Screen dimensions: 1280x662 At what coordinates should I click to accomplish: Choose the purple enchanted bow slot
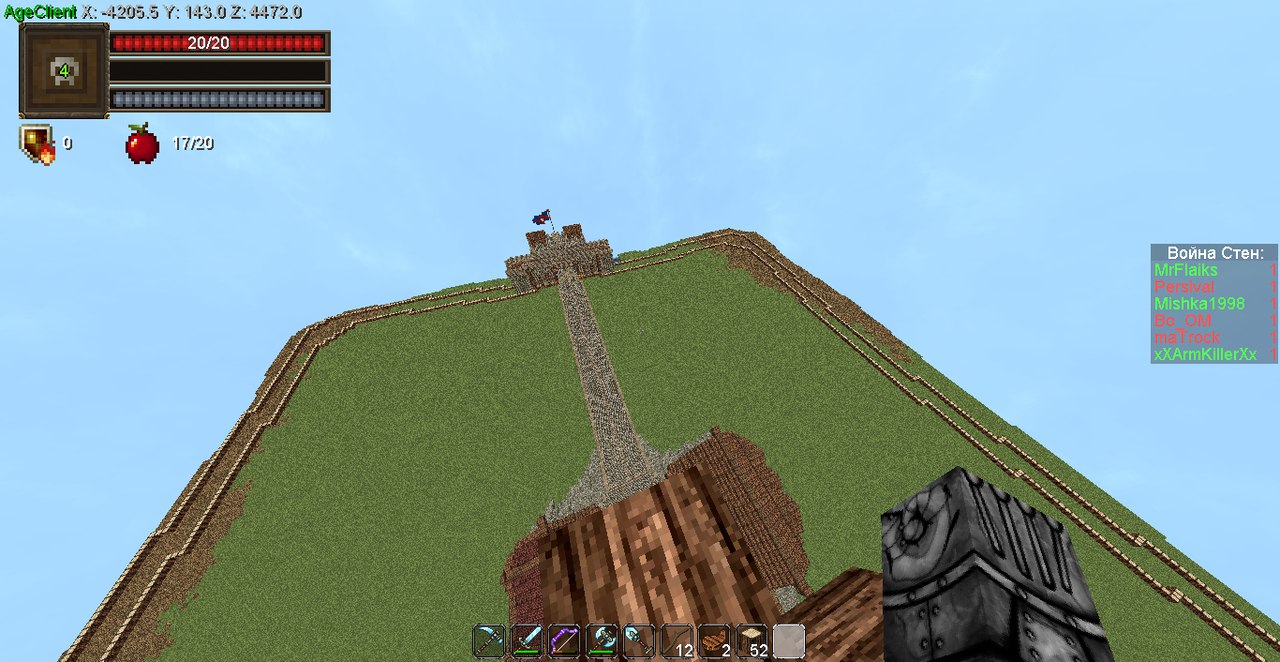[x=564, y=641]
